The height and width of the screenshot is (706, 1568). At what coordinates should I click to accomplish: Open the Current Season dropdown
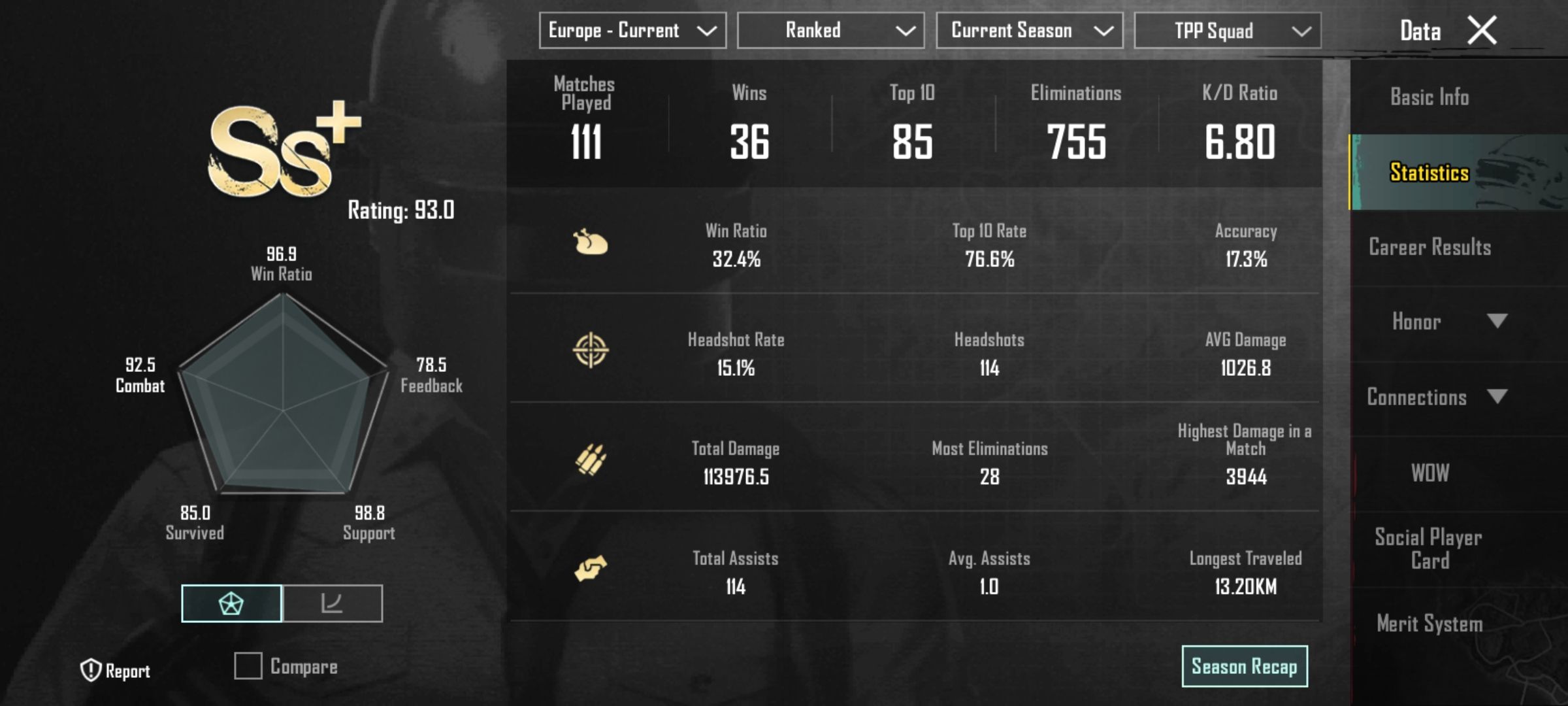coord(1030,29)
